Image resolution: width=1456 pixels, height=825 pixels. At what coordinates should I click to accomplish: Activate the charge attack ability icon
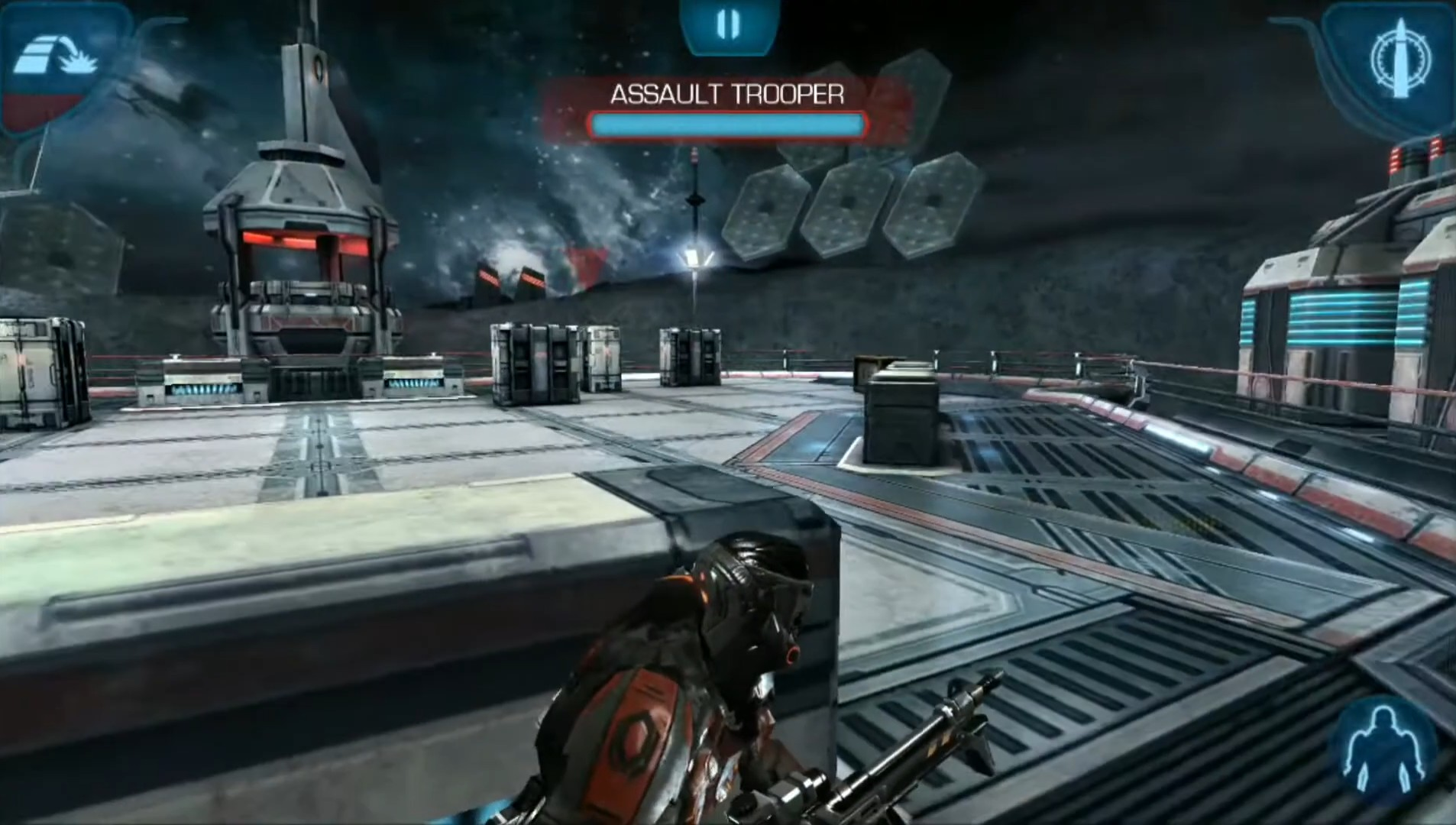coord(57,60)
